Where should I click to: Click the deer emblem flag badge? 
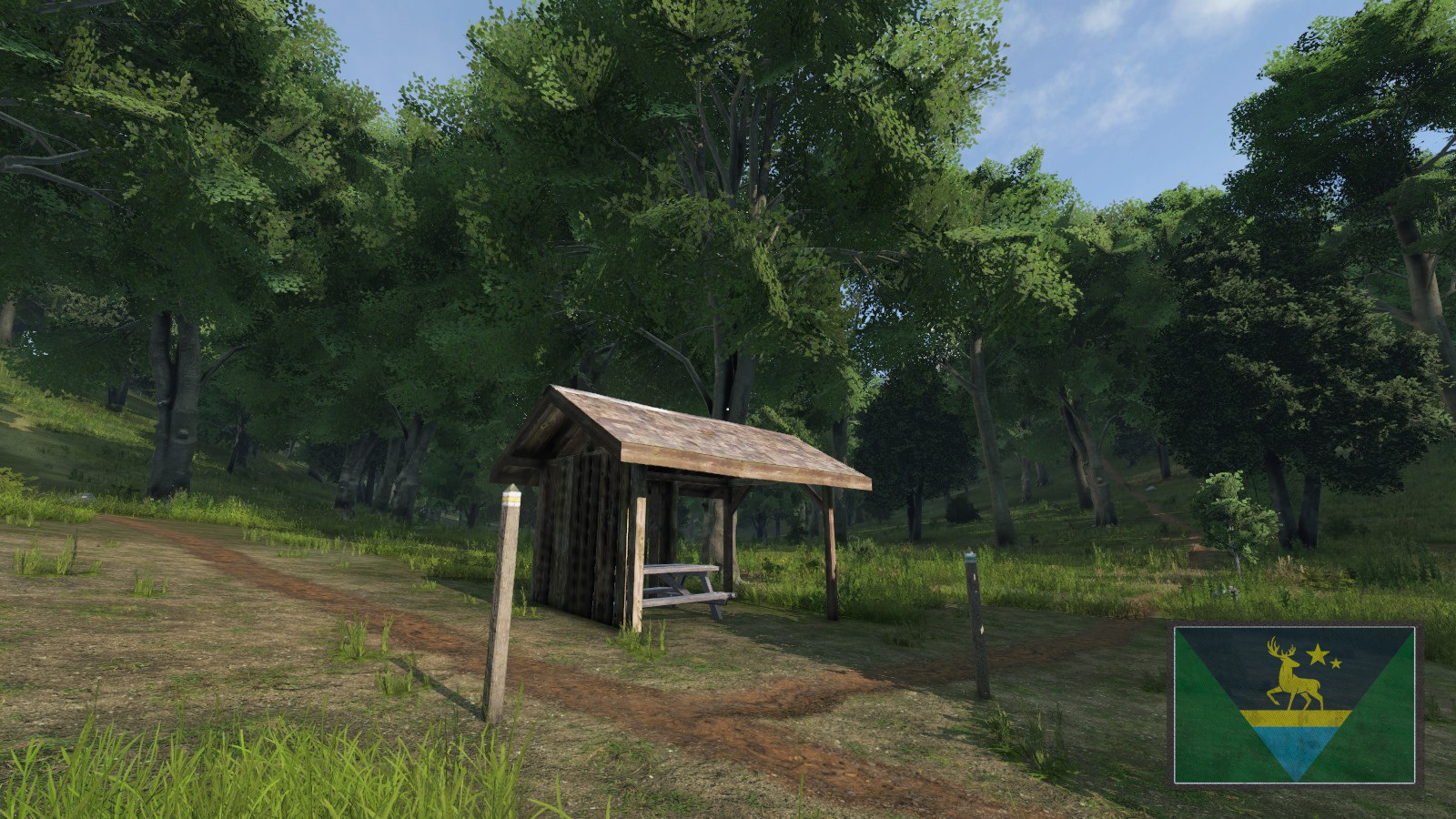click(1295, 704)
